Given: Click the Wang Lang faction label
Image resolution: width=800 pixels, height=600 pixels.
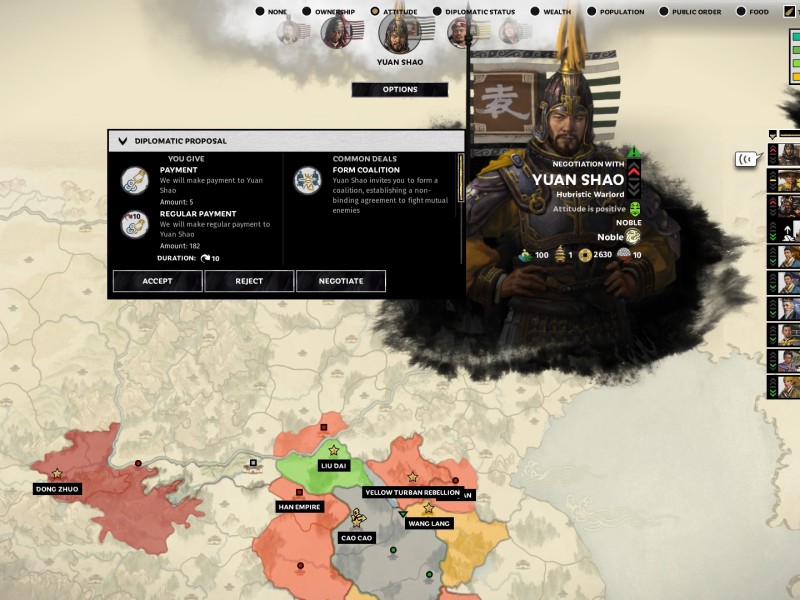Looking at the screenshot, I should pyautogui.click(x=429, y=523).
